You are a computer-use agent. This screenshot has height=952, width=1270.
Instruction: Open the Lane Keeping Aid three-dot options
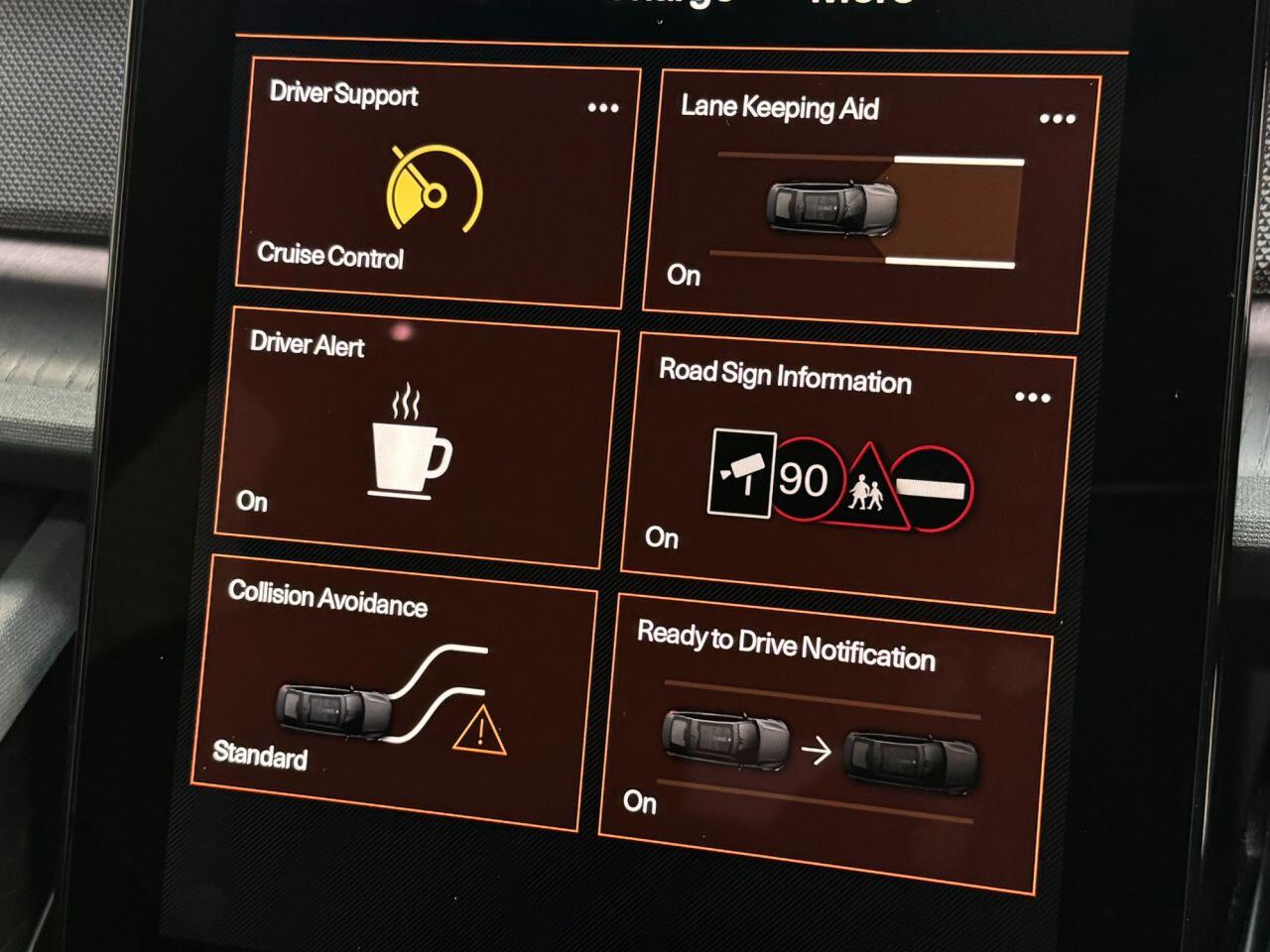click(x=1057, y=119)
